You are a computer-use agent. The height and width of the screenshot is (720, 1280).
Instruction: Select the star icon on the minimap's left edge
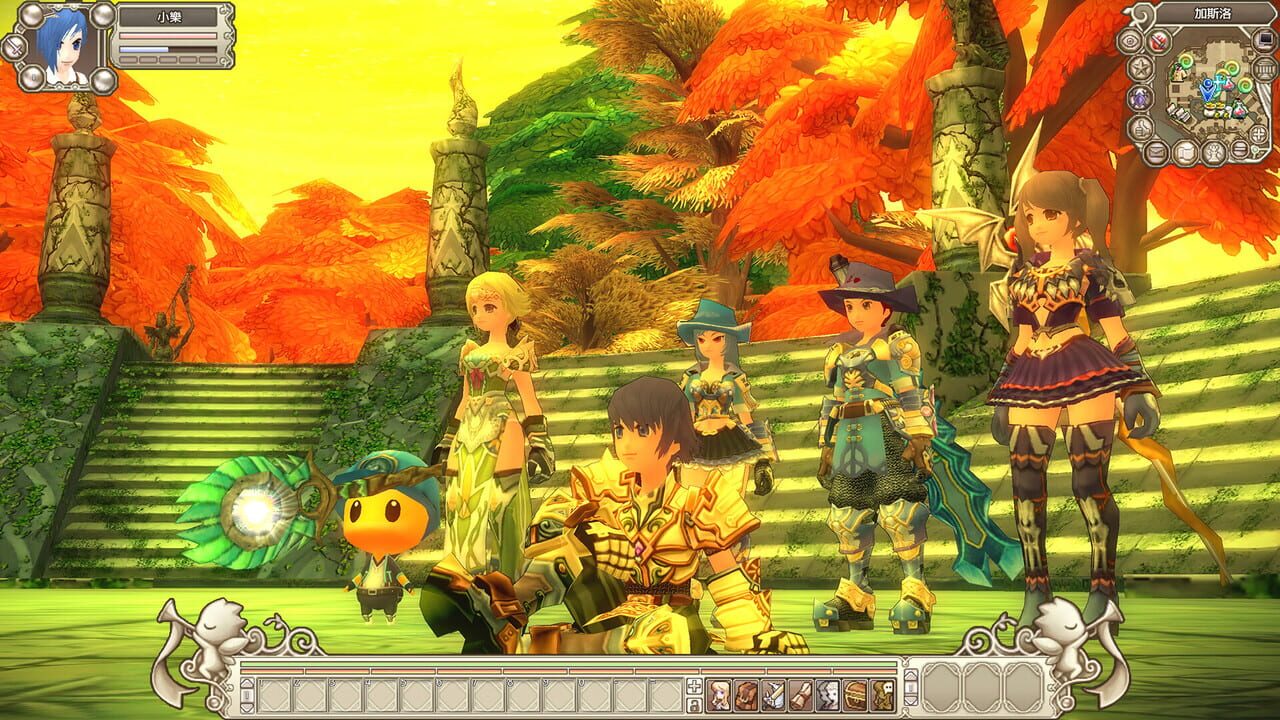[1139, 66]
